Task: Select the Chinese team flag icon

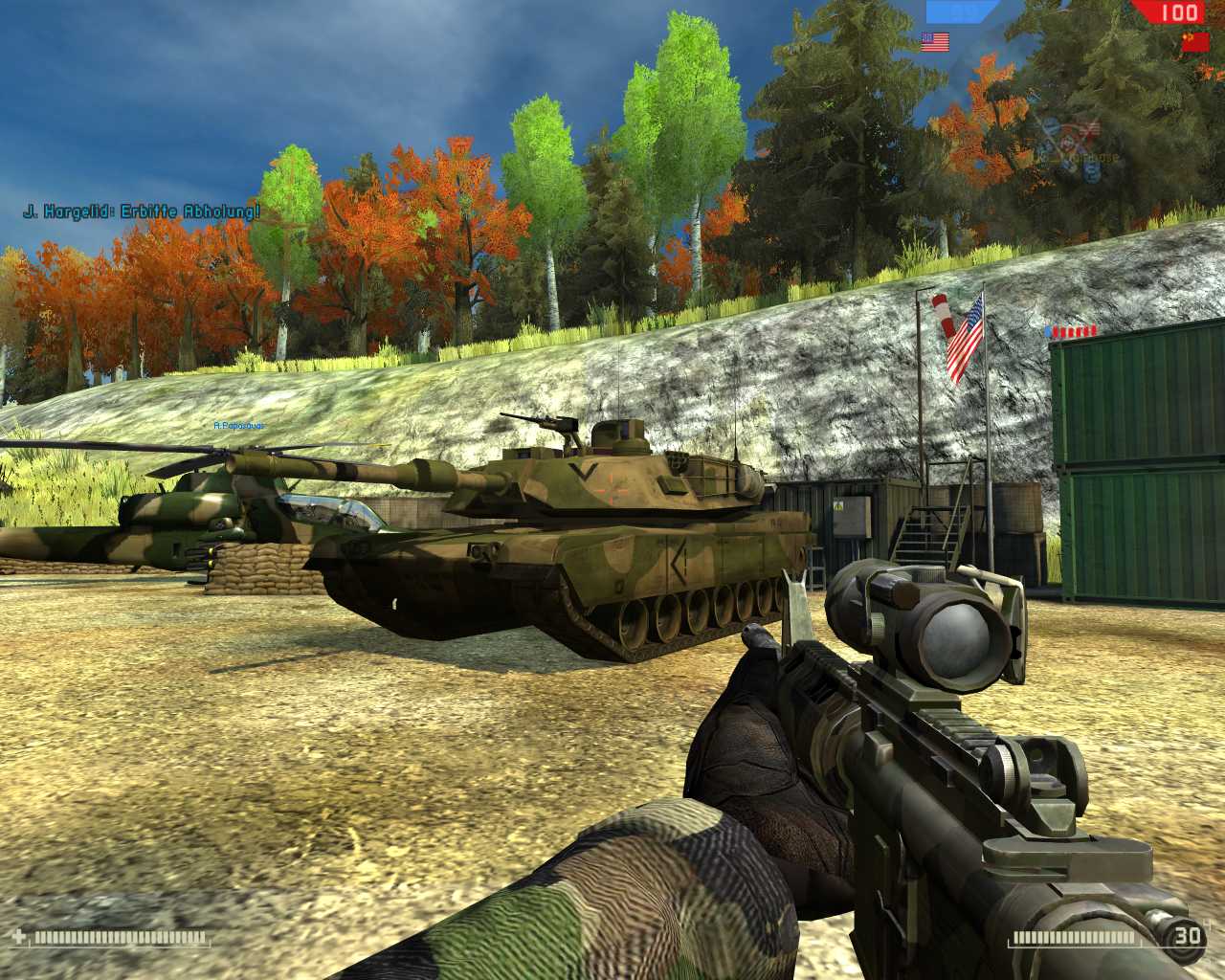Action: [x=1194, y=41]
